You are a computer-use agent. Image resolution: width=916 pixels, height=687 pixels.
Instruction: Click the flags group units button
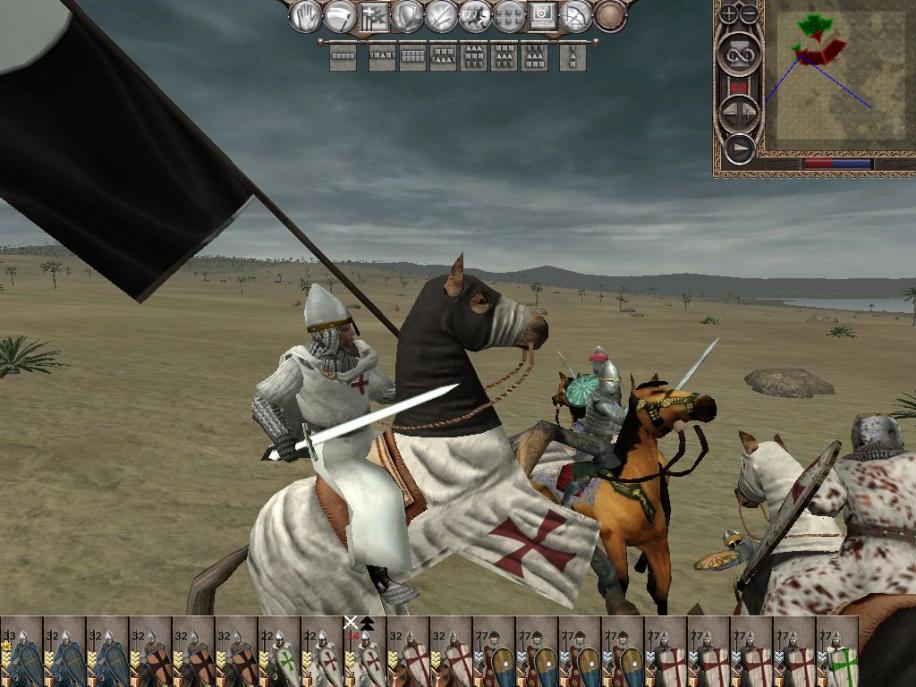(373, 16)
